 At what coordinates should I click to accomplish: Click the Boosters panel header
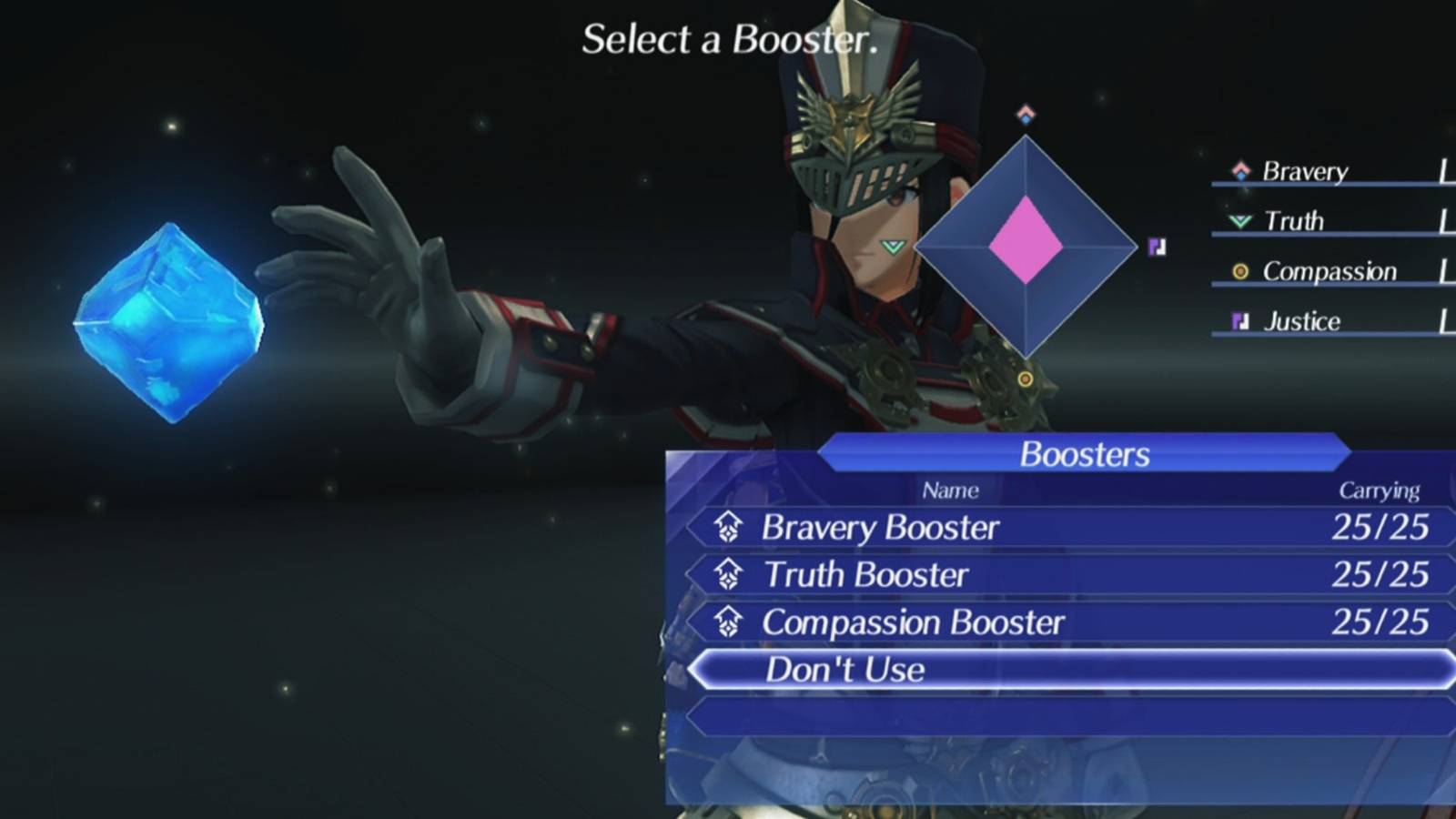click(1083, 454)
